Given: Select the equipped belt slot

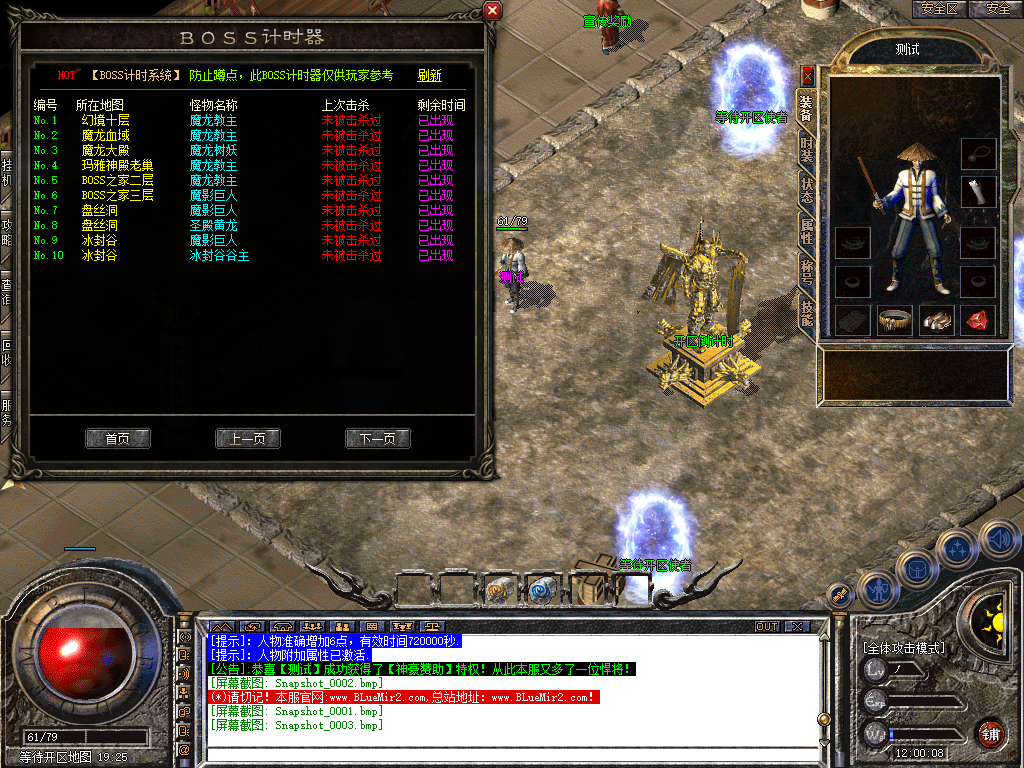Looking at the screenshot, I should click(x=894, y=320).
